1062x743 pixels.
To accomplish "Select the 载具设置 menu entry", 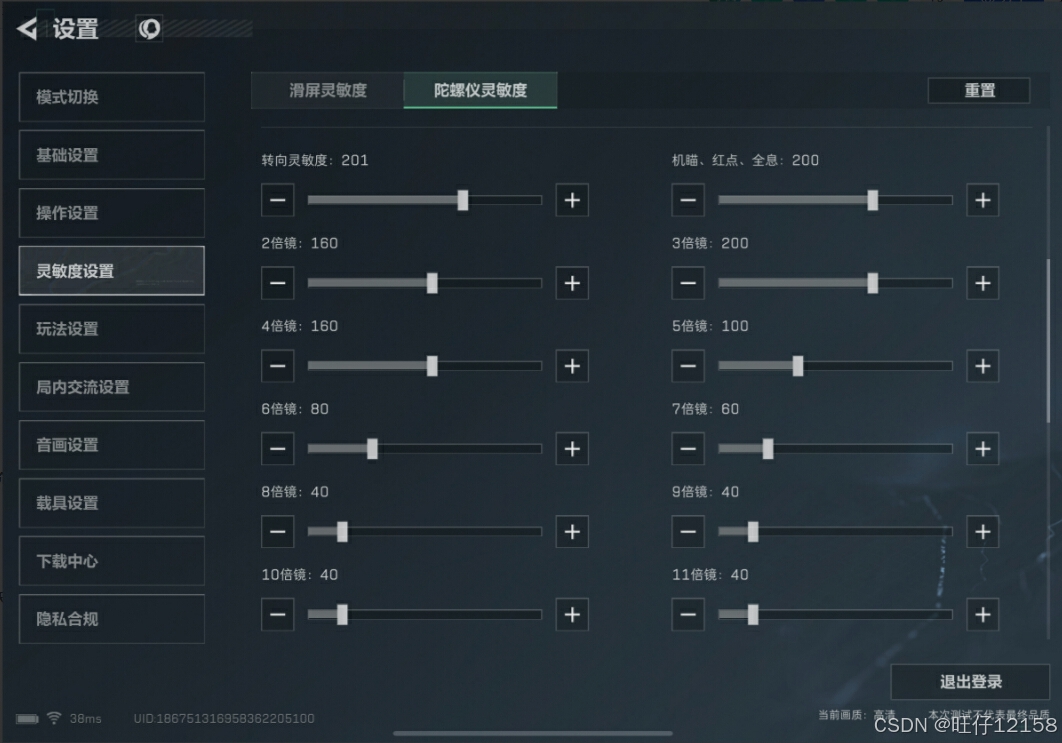I will click(111, 503).
